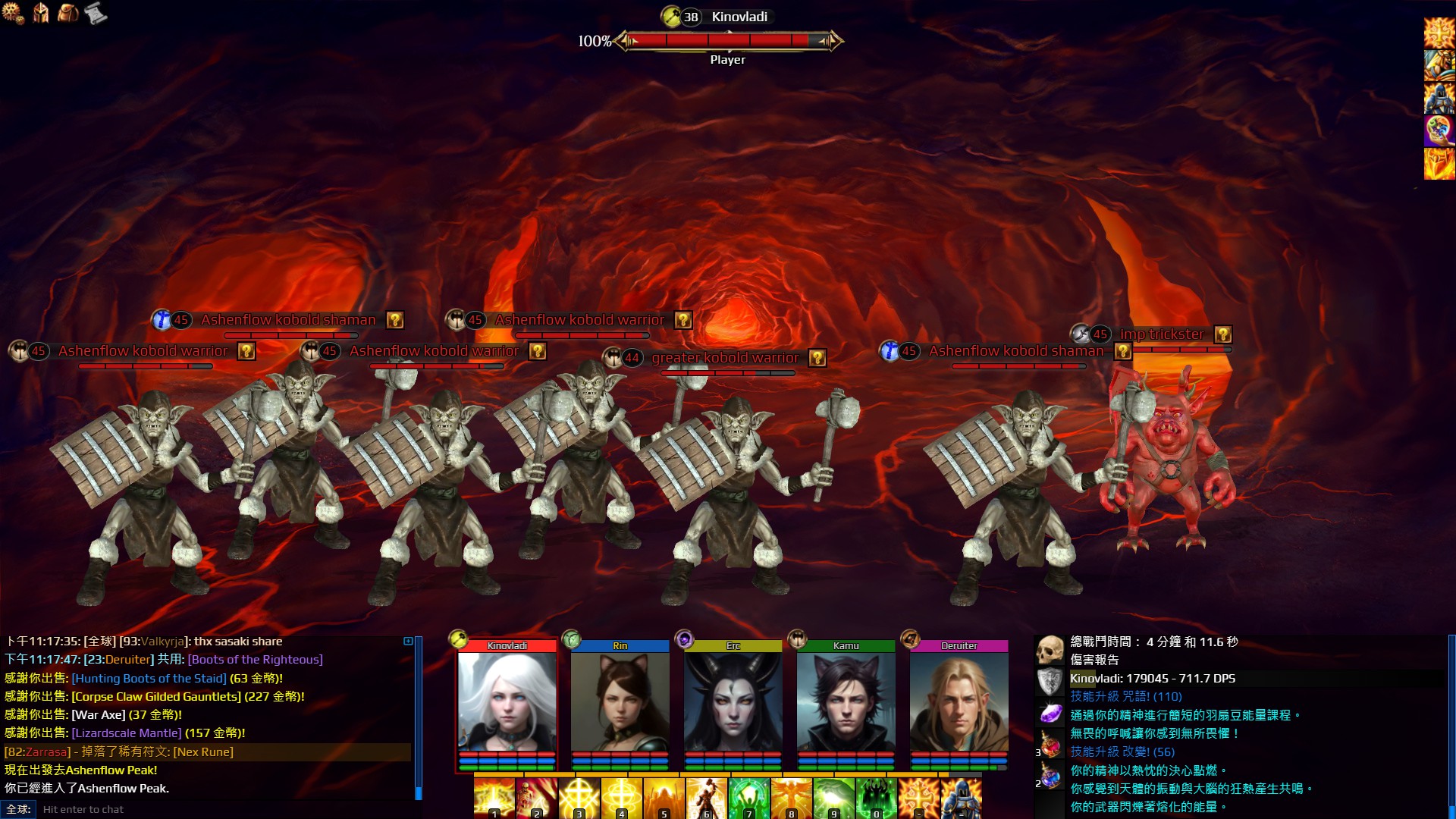Image resolution: width=1456 pixels, height=819 pixels.
Task: Open the helmet character sheet icon
Action: [x=41, y=13]
